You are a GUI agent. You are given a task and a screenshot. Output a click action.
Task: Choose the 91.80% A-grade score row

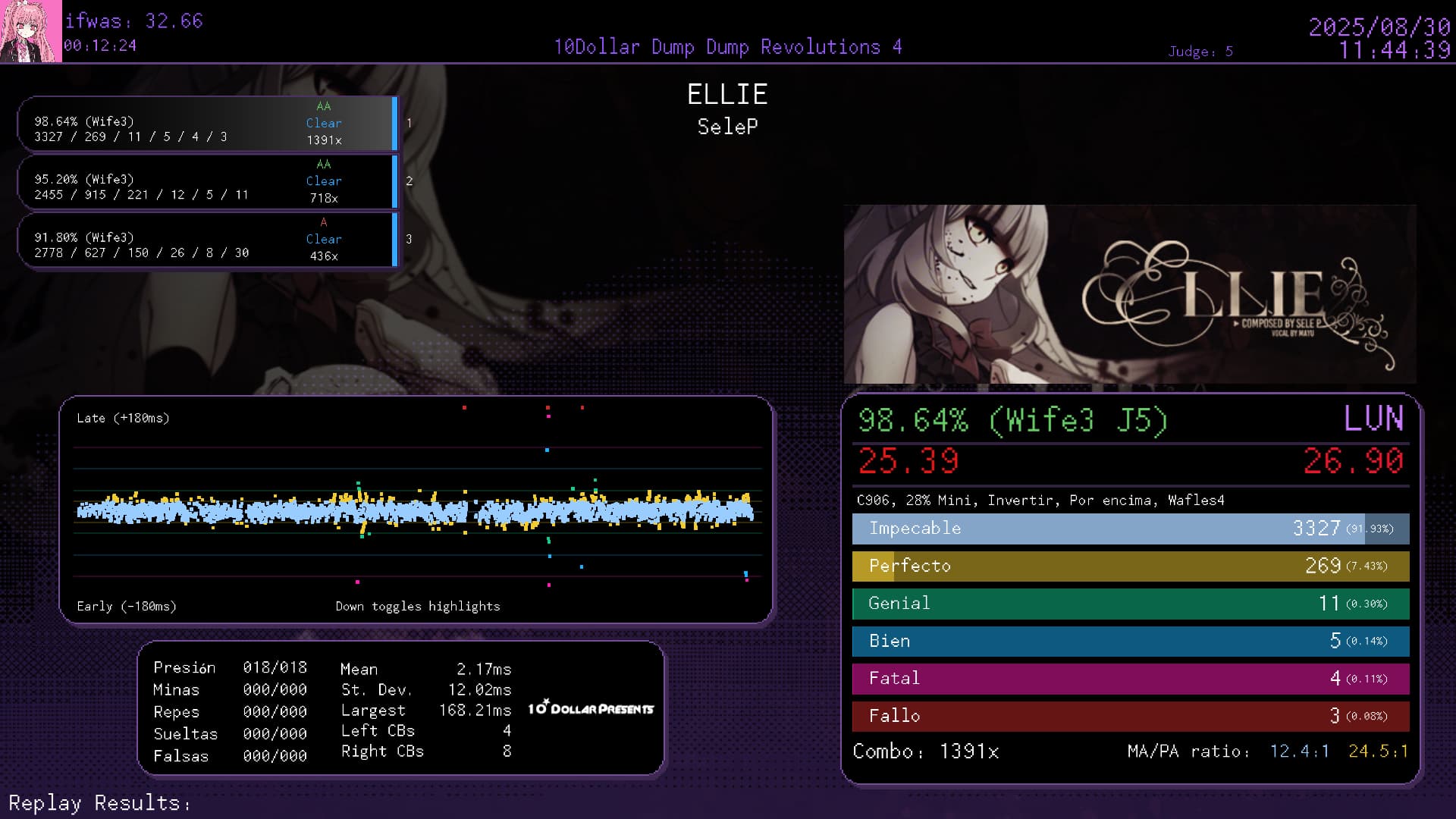(206, 239)
